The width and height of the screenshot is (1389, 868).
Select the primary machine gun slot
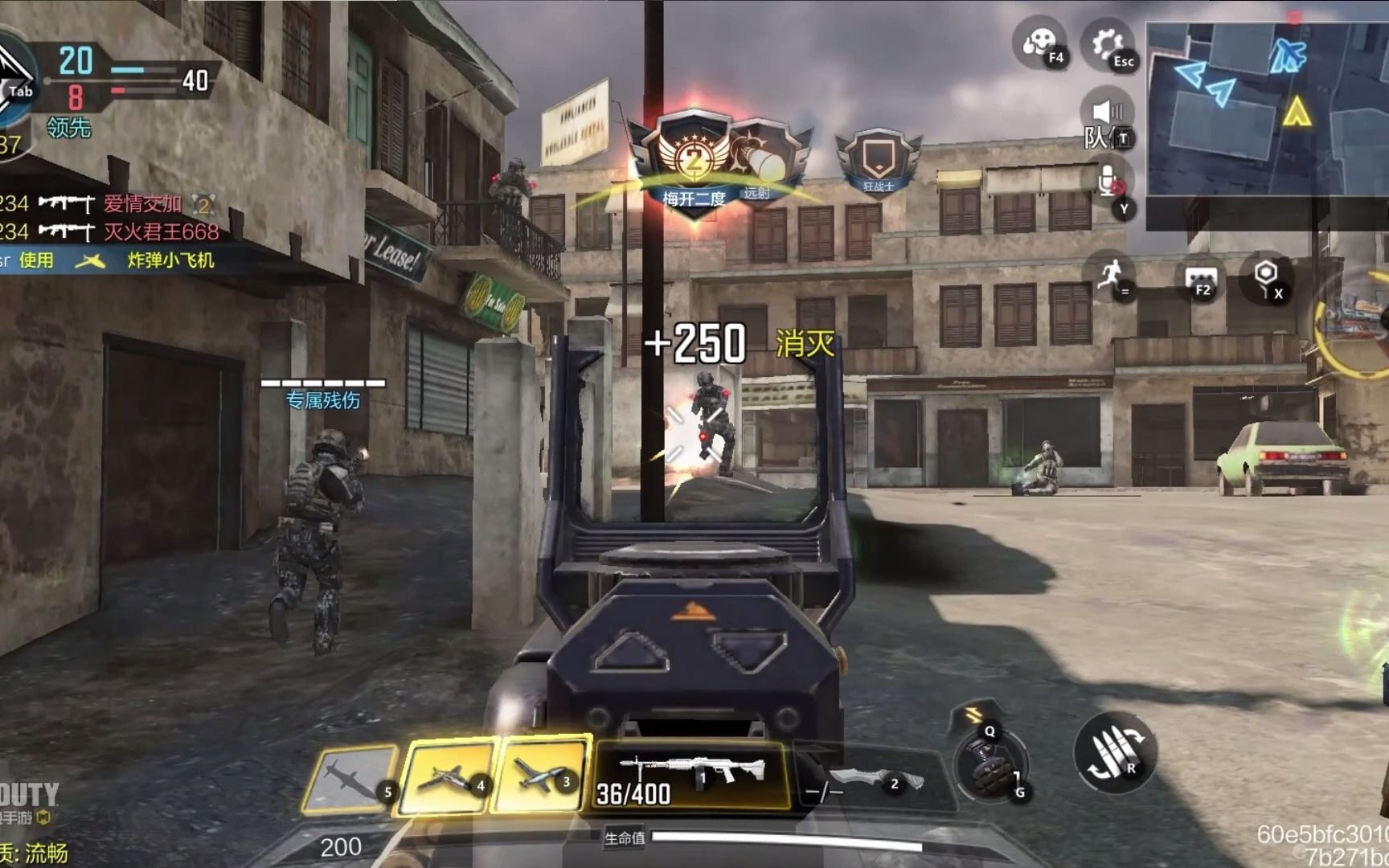pyautogui.click(x=691, y=774)
